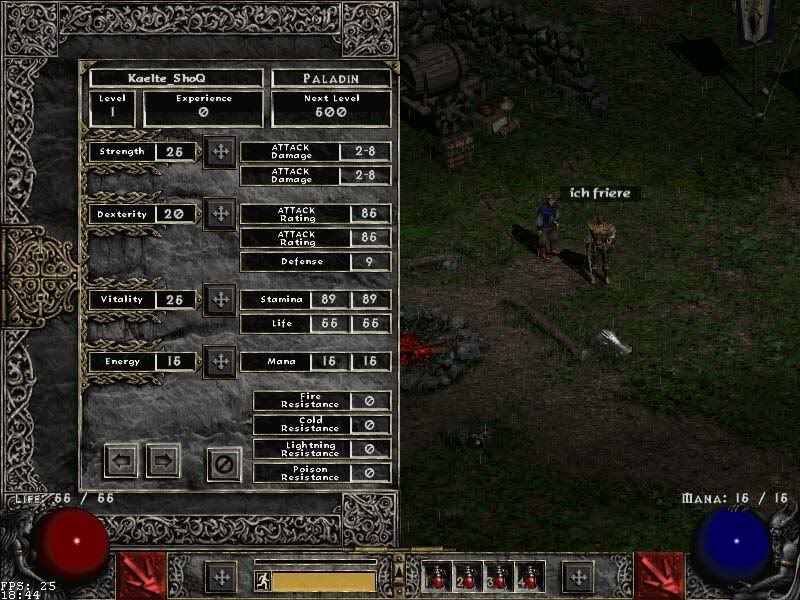Add a point to Strength

click(220, 152)
